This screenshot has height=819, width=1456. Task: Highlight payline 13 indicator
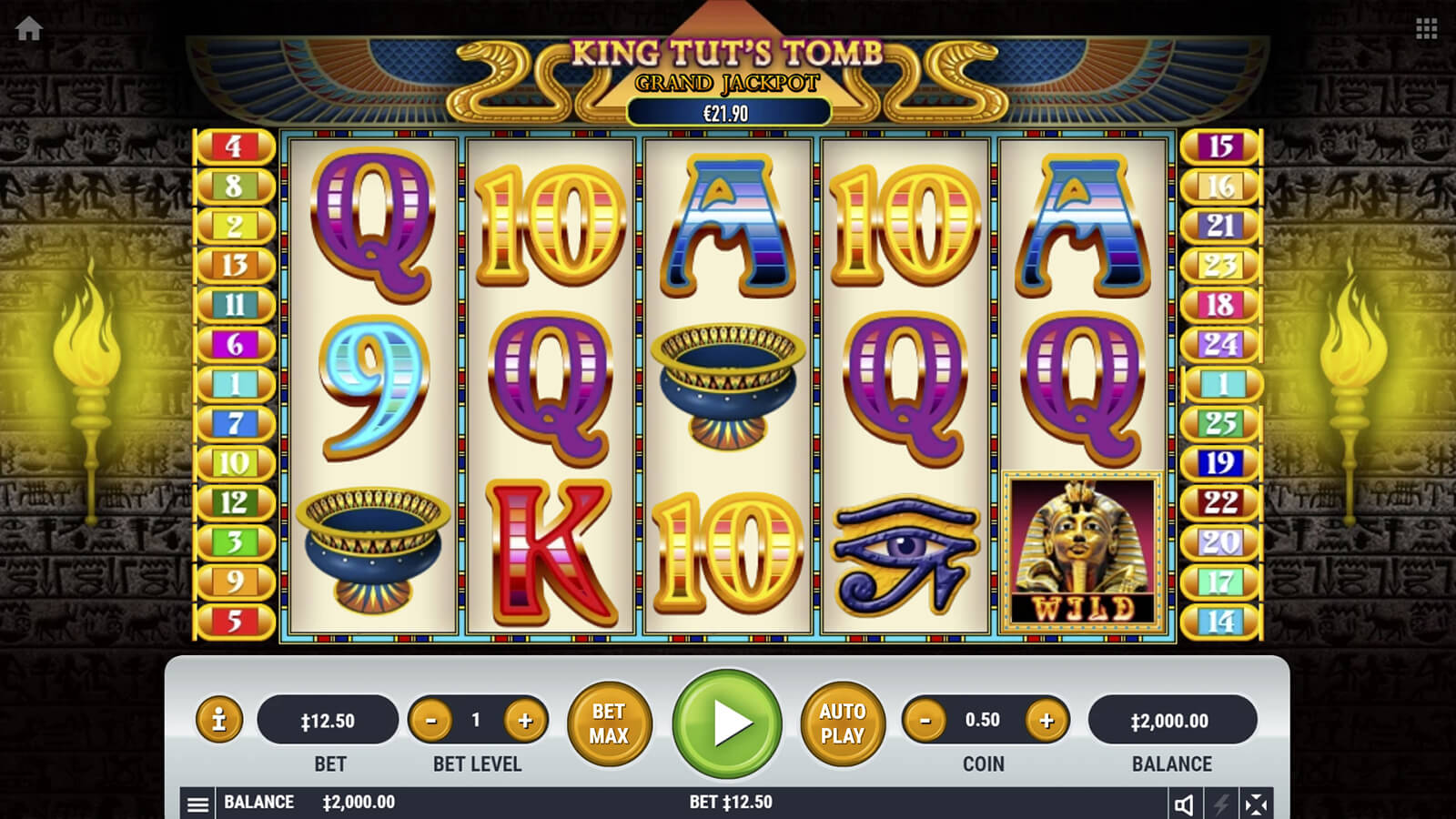pos(234,265)
